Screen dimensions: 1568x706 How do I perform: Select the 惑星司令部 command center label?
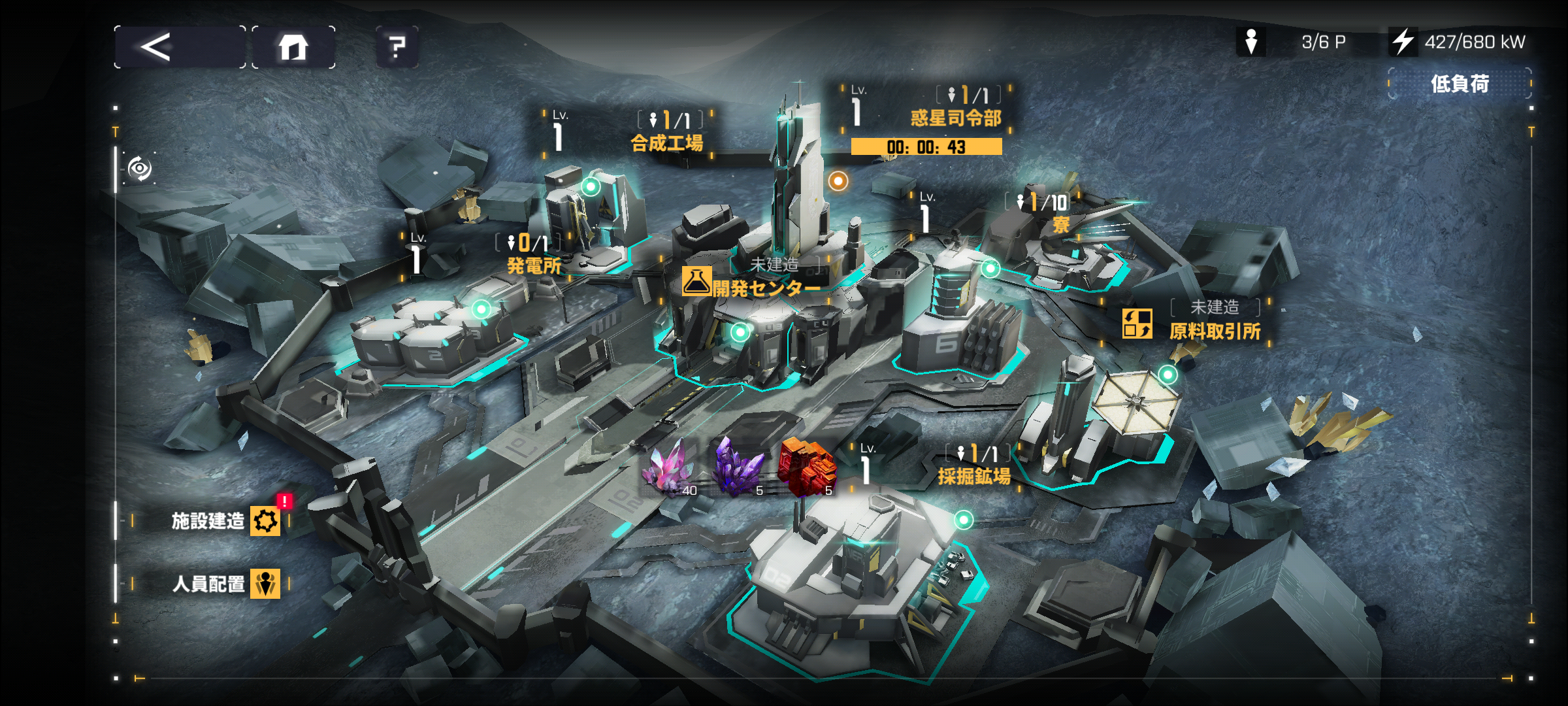coord(955,118)
